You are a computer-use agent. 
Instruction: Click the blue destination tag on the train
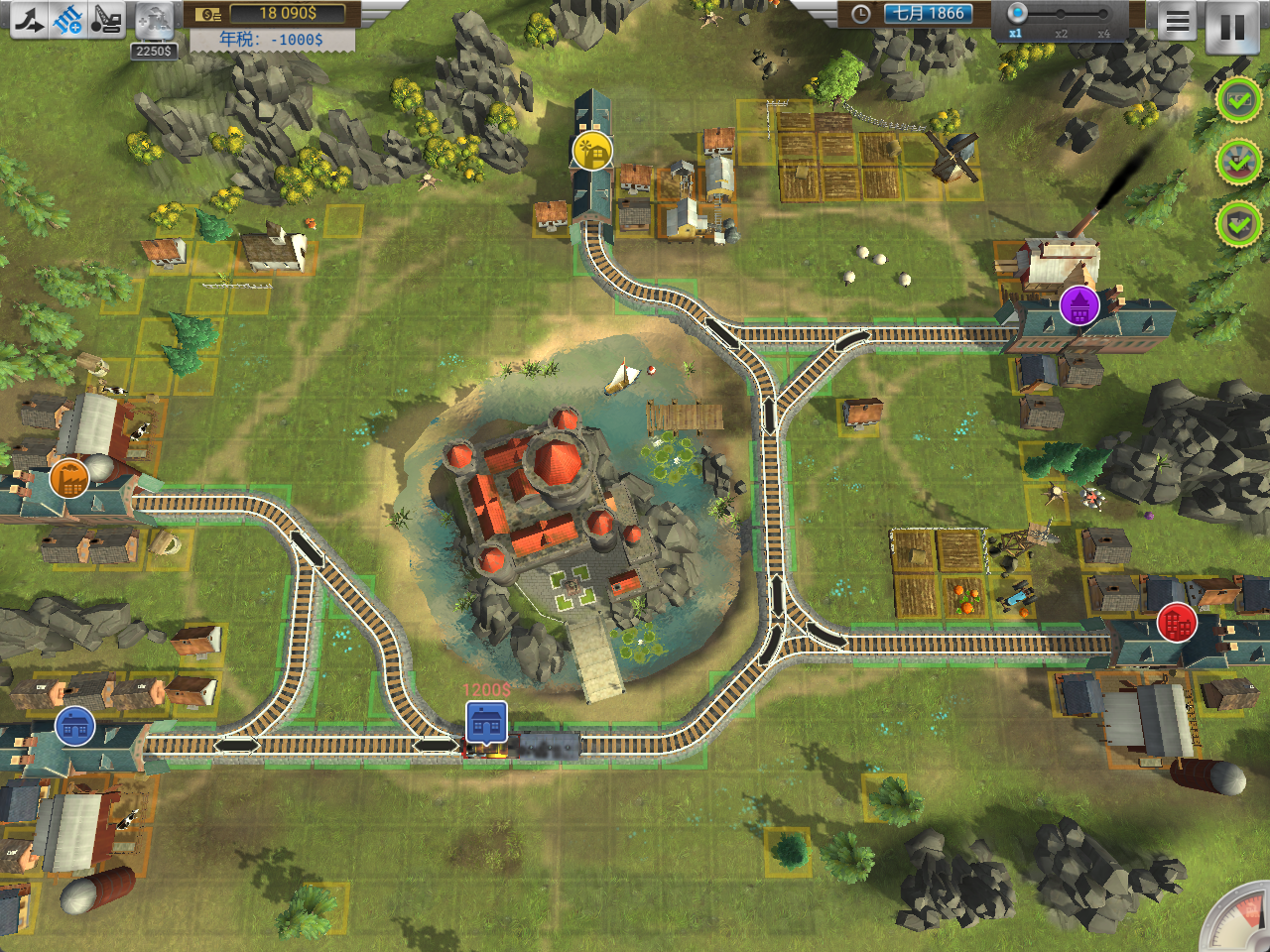486,722
